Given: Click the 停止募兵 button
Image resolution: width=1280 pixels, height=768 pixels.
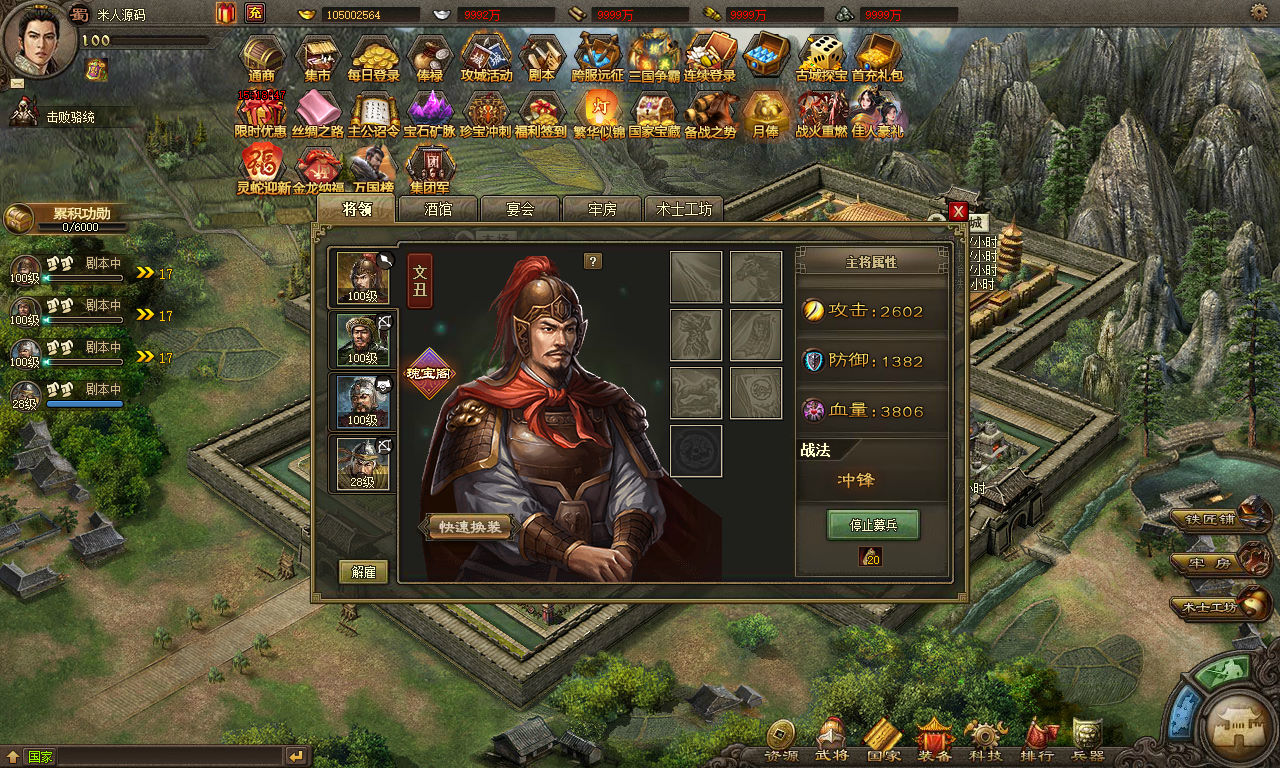Looking at the screenshot, I should click(872, 525).
